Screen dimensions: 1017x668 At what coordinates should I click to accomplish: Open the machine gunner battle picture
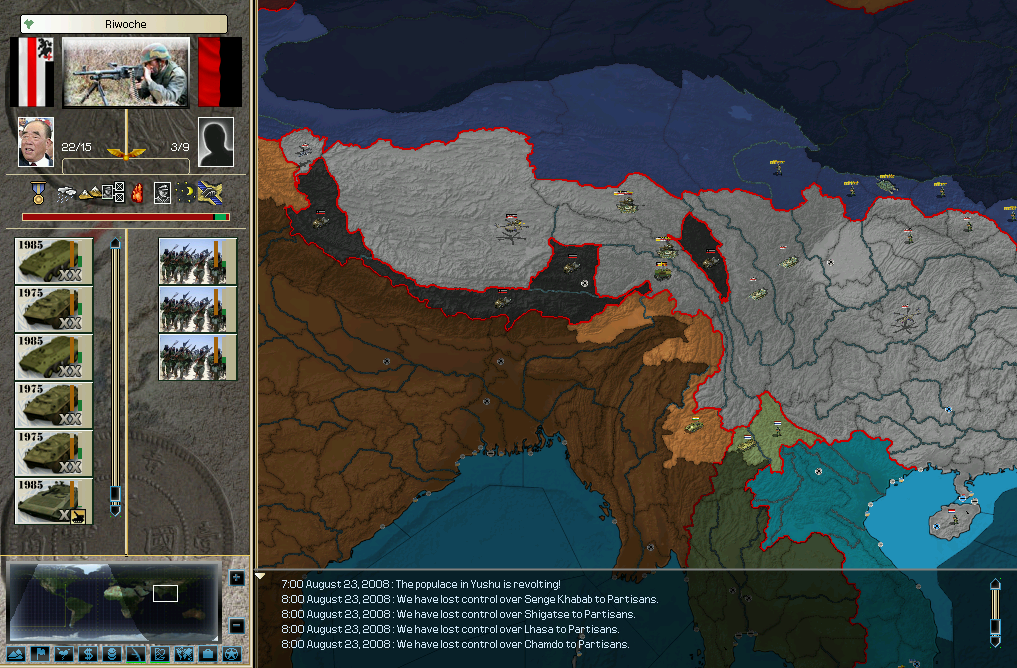coord(125,72)
